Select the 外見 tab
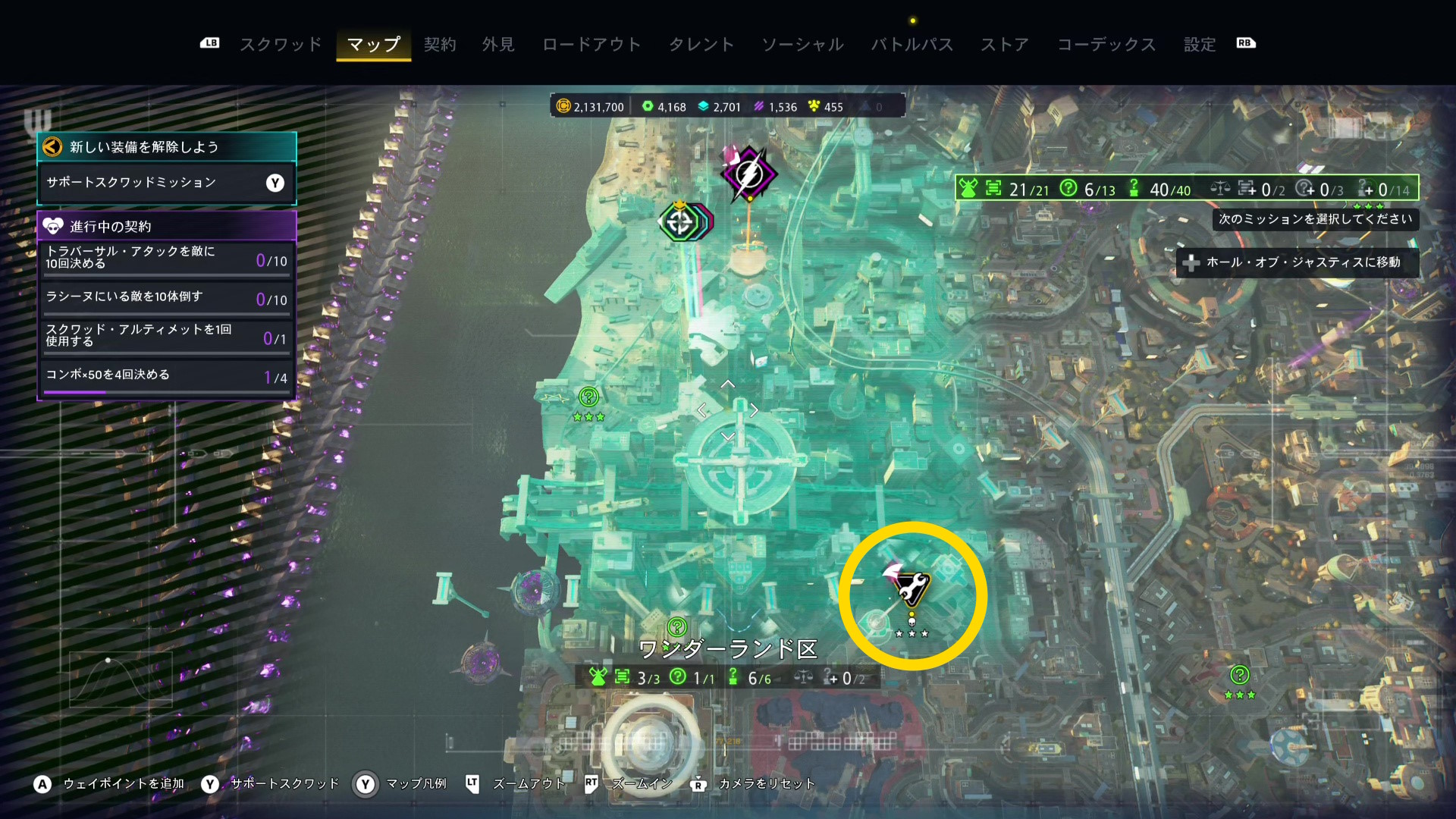The height and width of the screenshot is (819, 1456). coord(498,45)
